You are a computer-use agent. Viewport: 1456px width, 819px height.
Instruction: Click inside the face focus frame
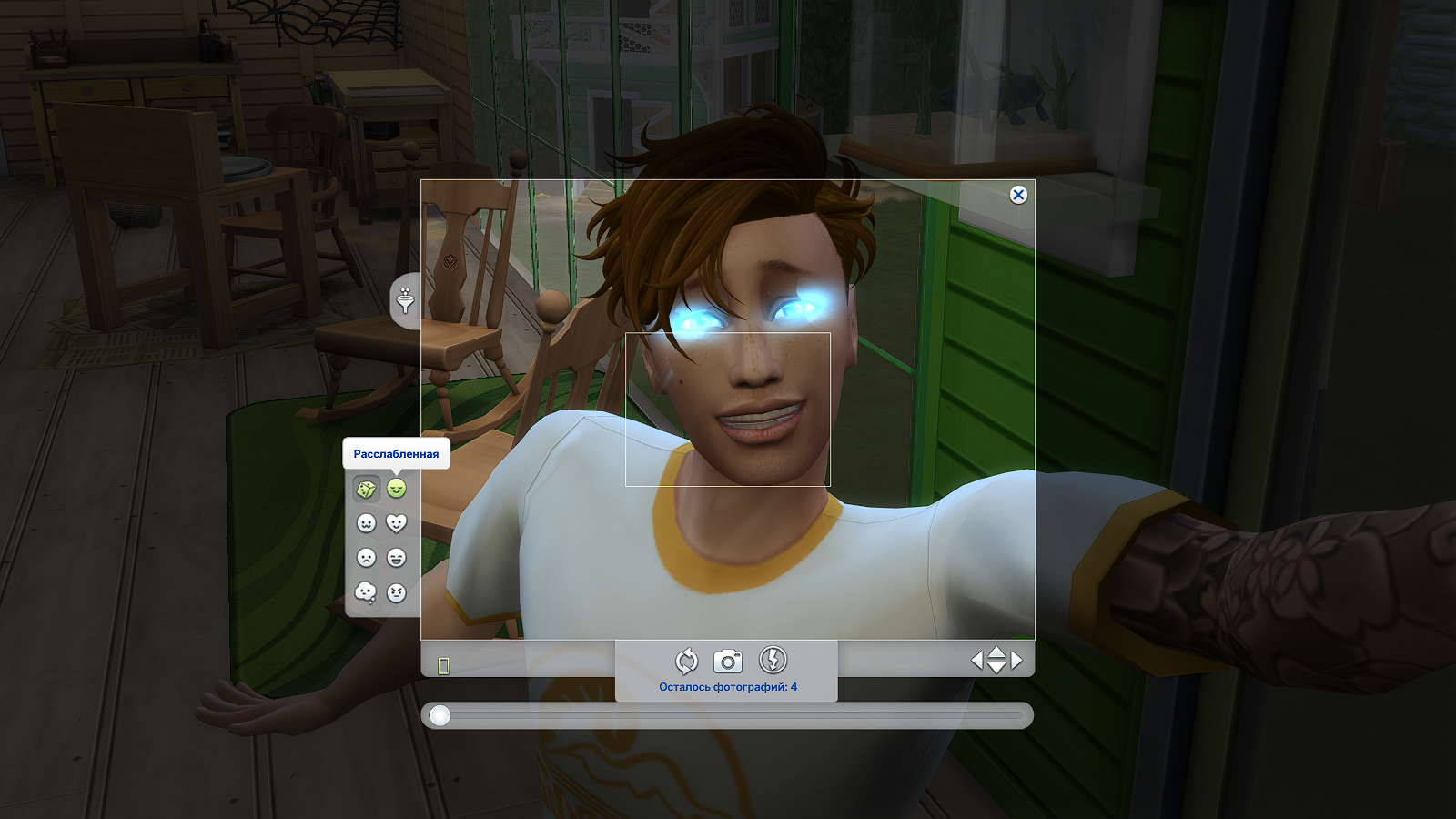tap(728, 409)
